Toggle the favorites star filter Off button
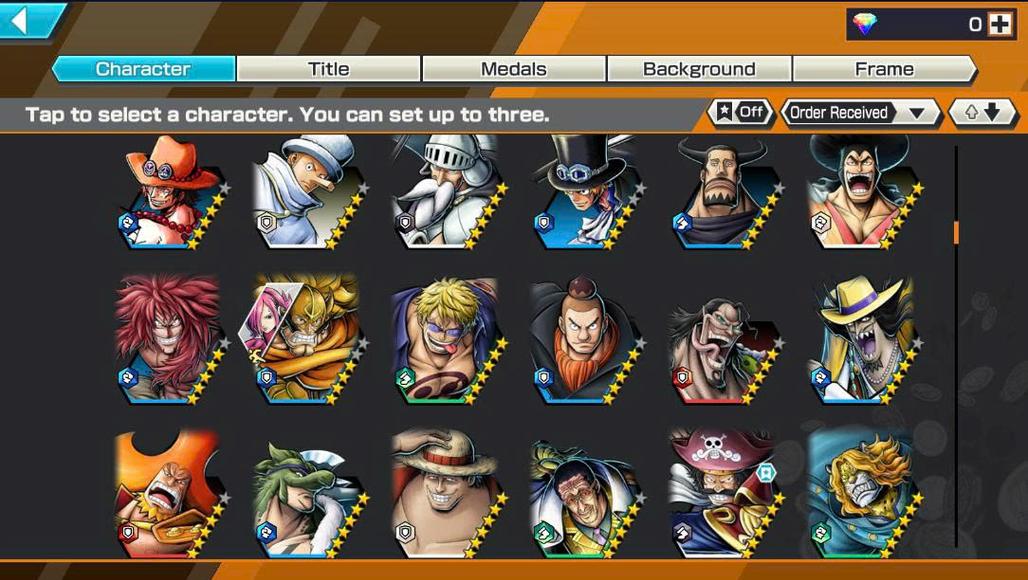The width and height of the screenshot is (1028, 580). click(741, 112)
